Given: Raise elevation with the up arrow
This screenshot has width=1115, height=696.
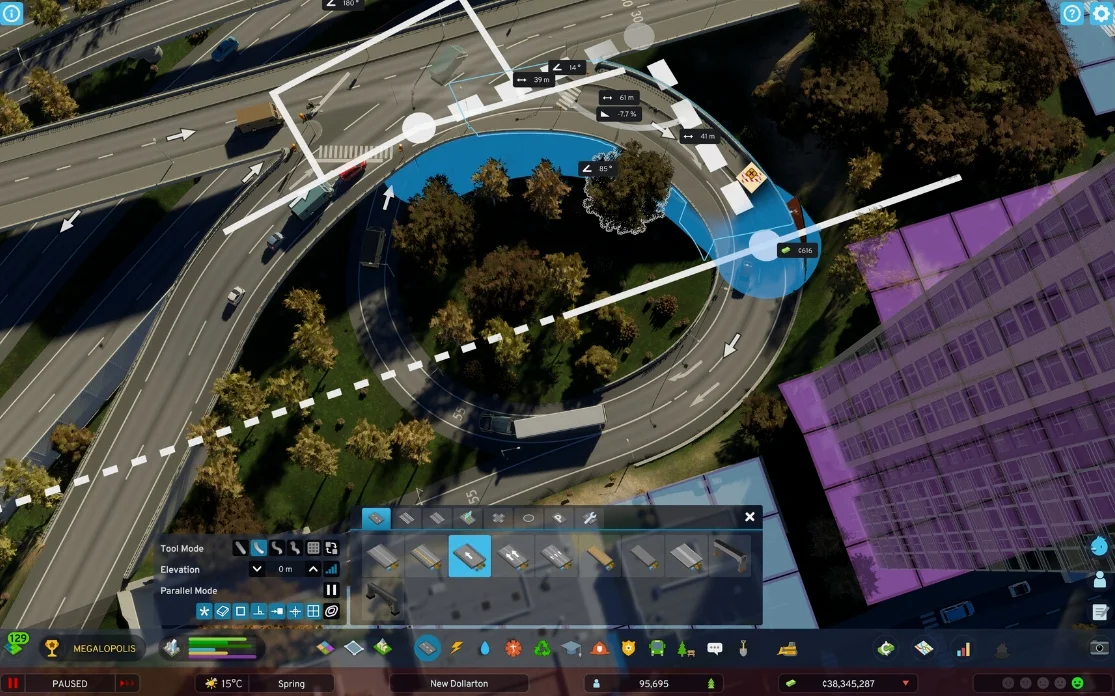Looking at the screenshot, I should pos(313,569).
